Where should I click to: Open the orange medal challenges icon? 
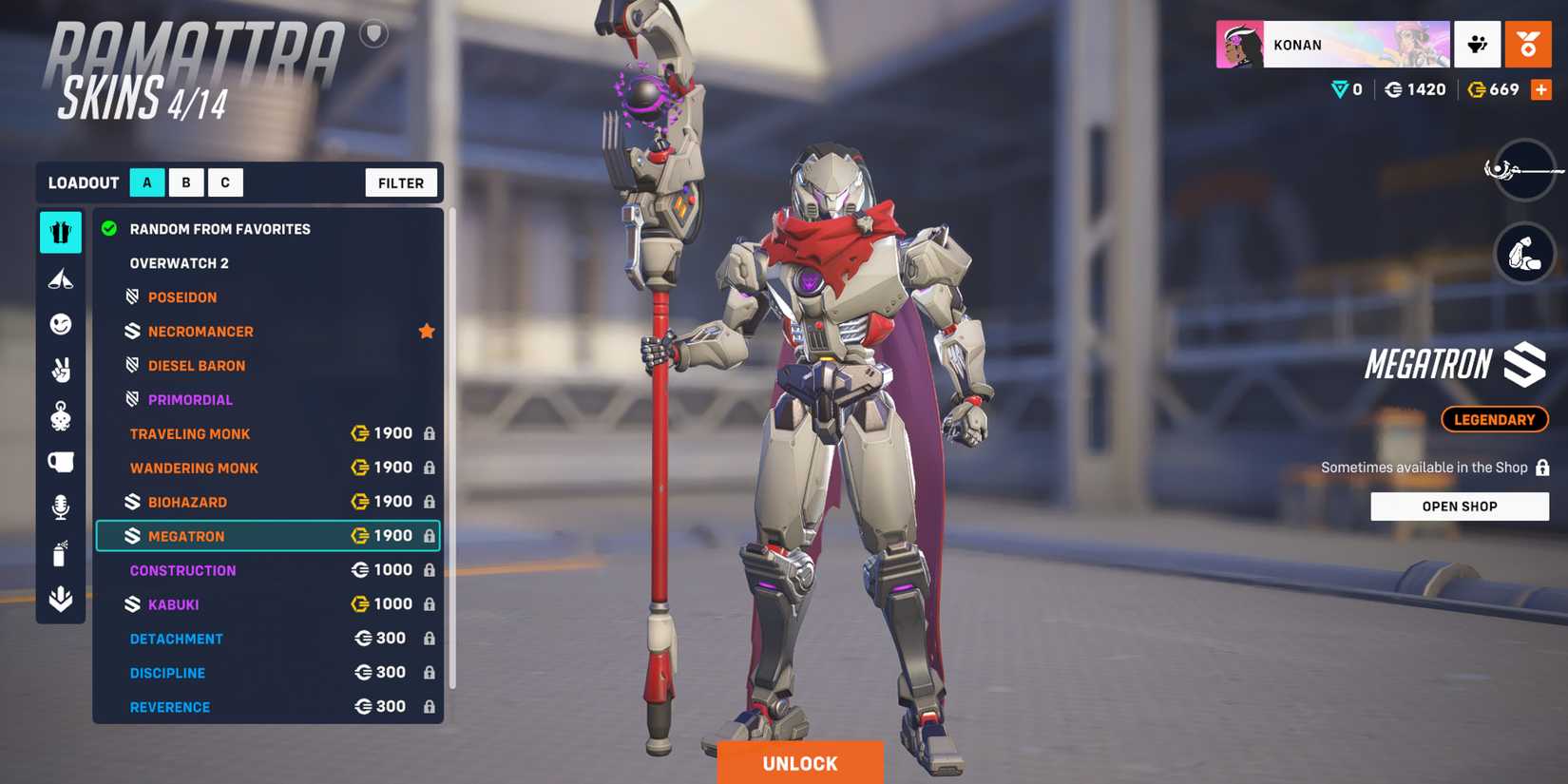[x=1528, y=45]
